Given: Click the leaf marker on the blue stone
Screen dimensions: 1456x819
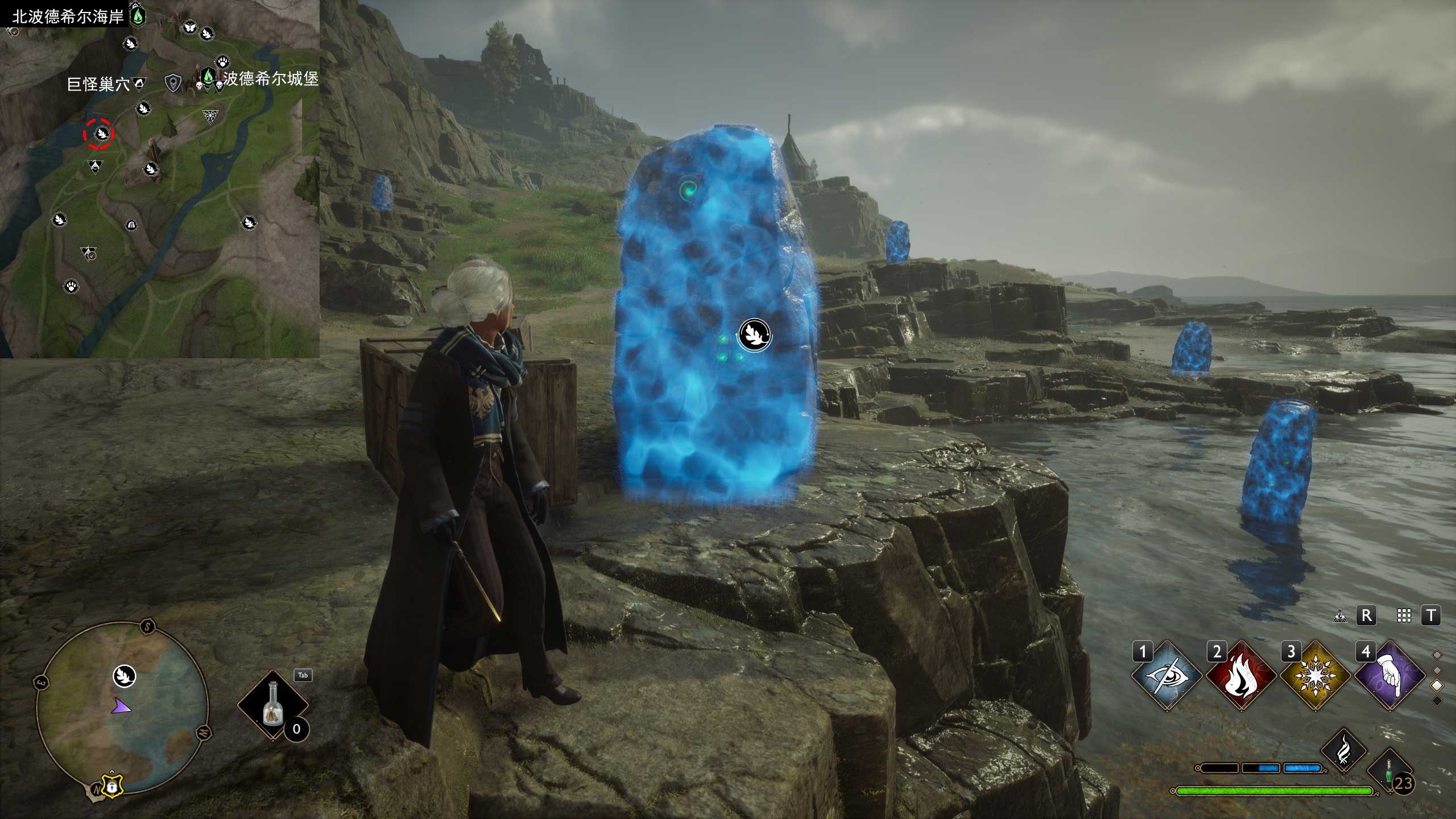Looking at the screenshot, I should (755, 334).
